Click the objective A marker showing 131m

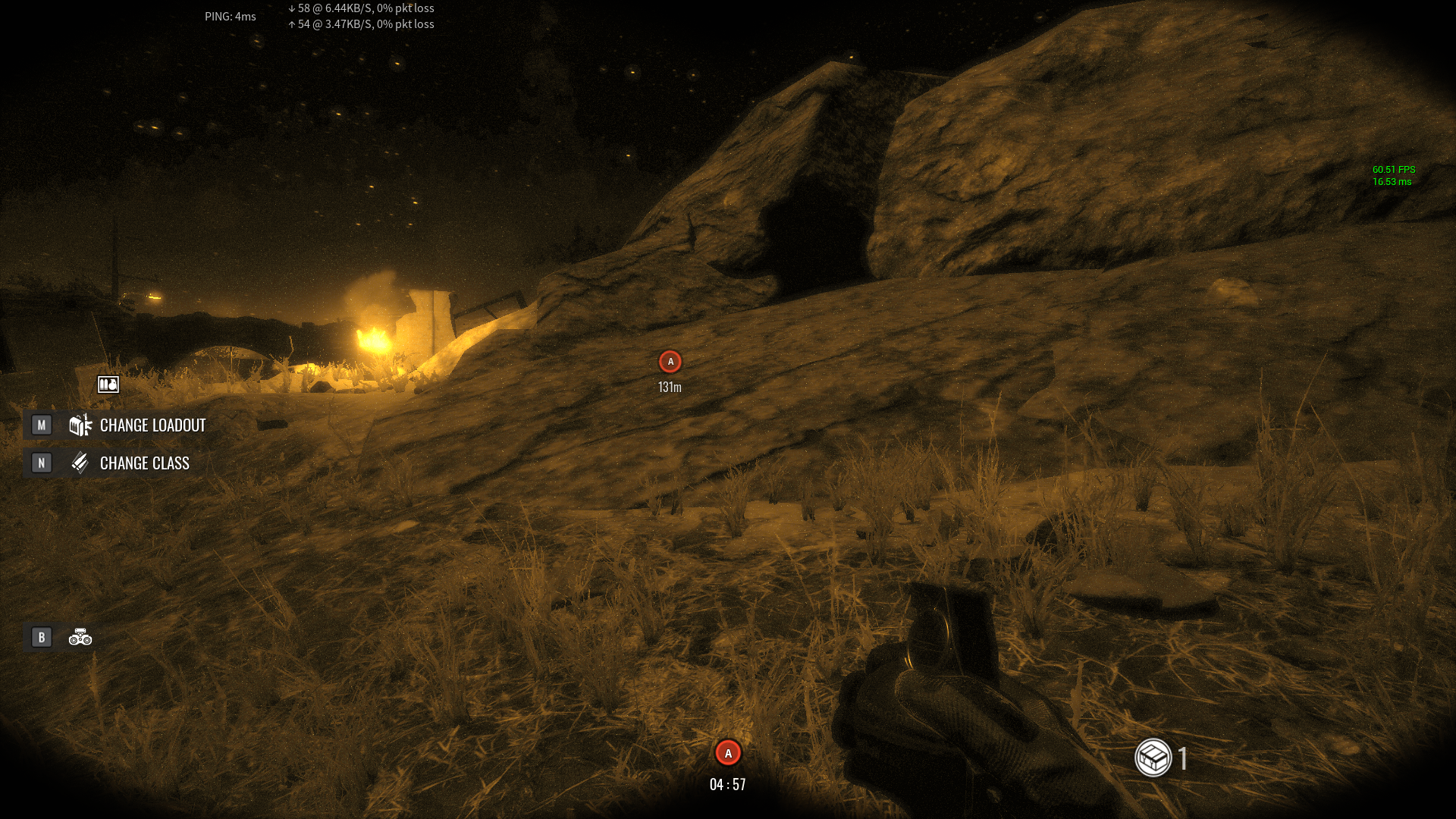[x=670, y=362]
